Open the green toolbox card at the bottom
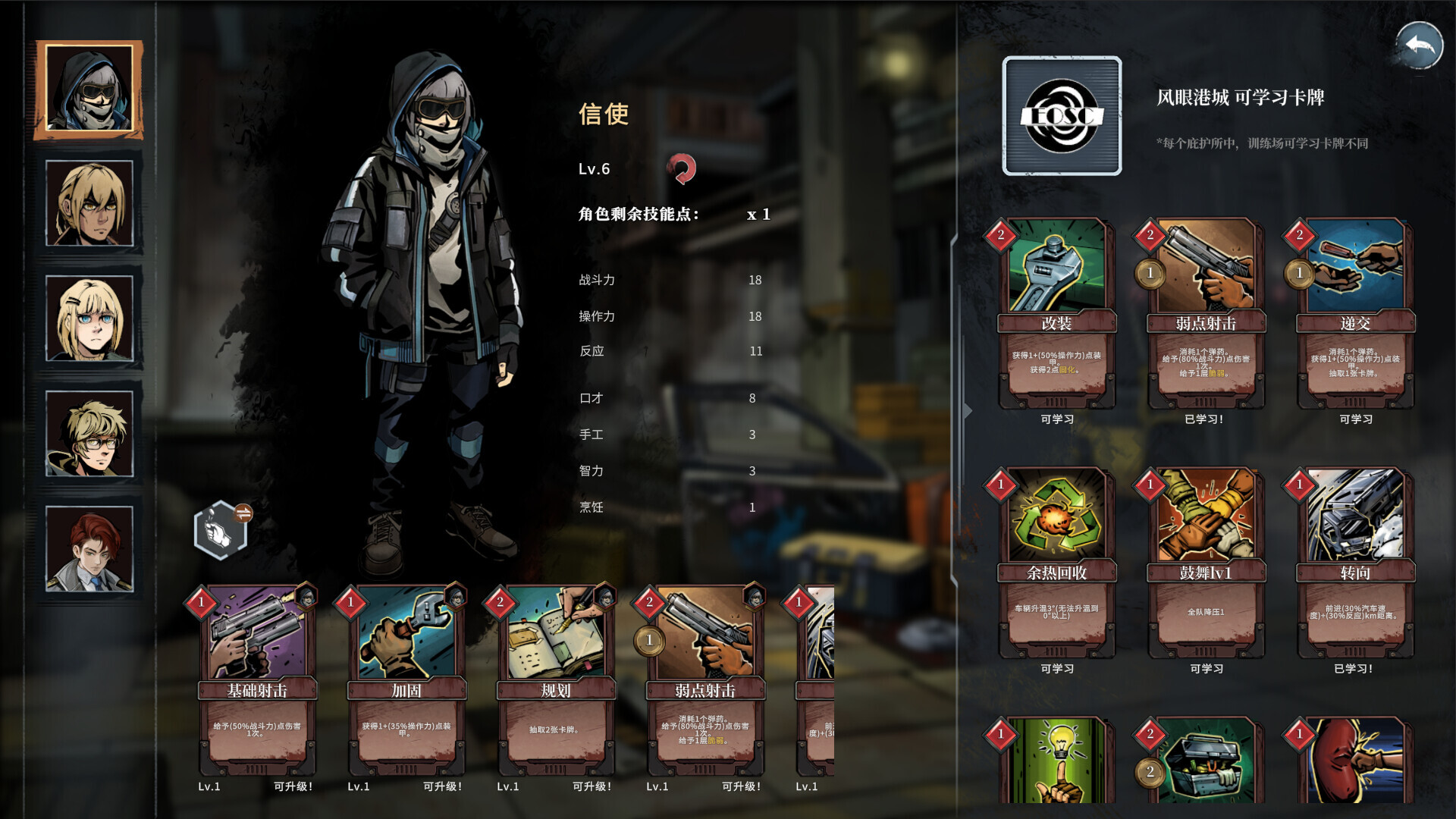1456x819 pixels. point(1207,758)
